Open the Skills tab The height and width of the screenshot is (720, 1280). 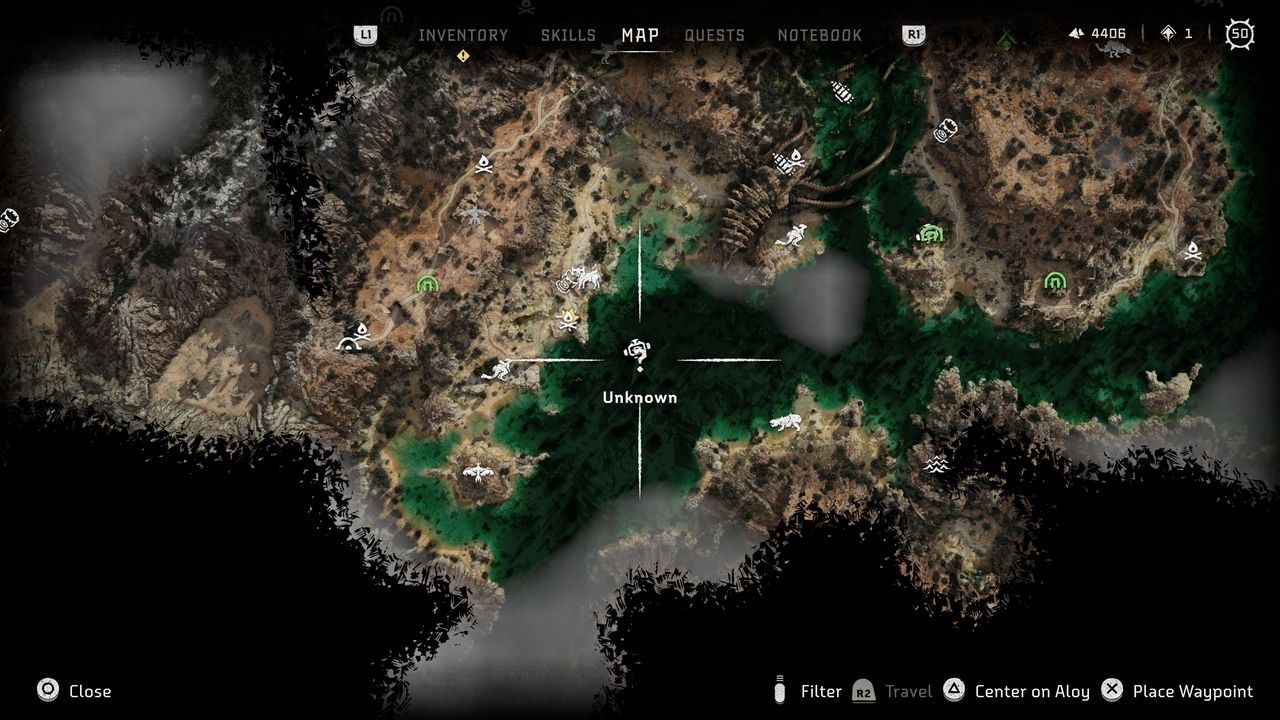(x=568, y=35)
